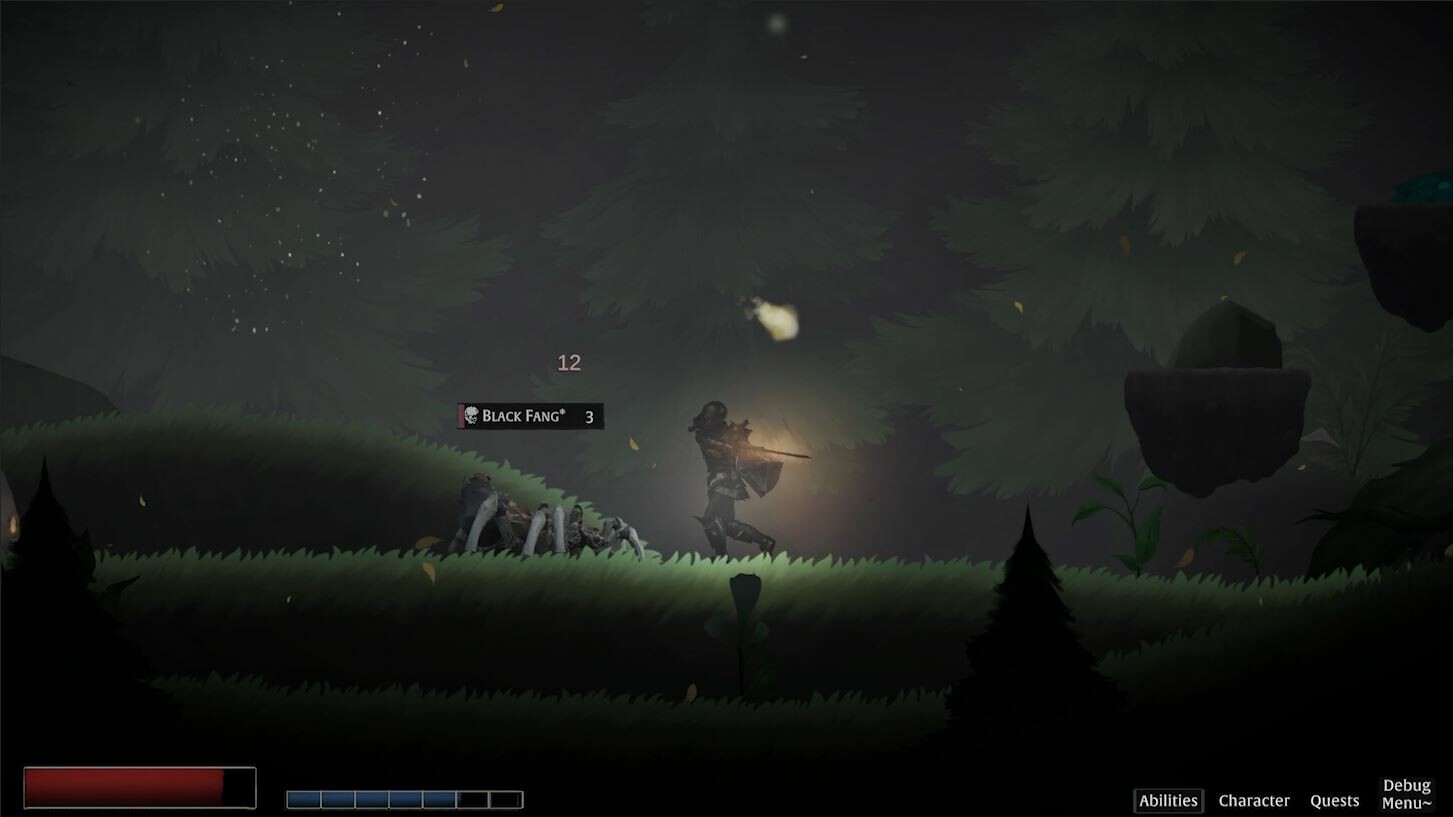The width and height of the screenshot is (1453, 817).
Task: Click the skull icon on Black Fang's nameplate
Action: [471, 415]
